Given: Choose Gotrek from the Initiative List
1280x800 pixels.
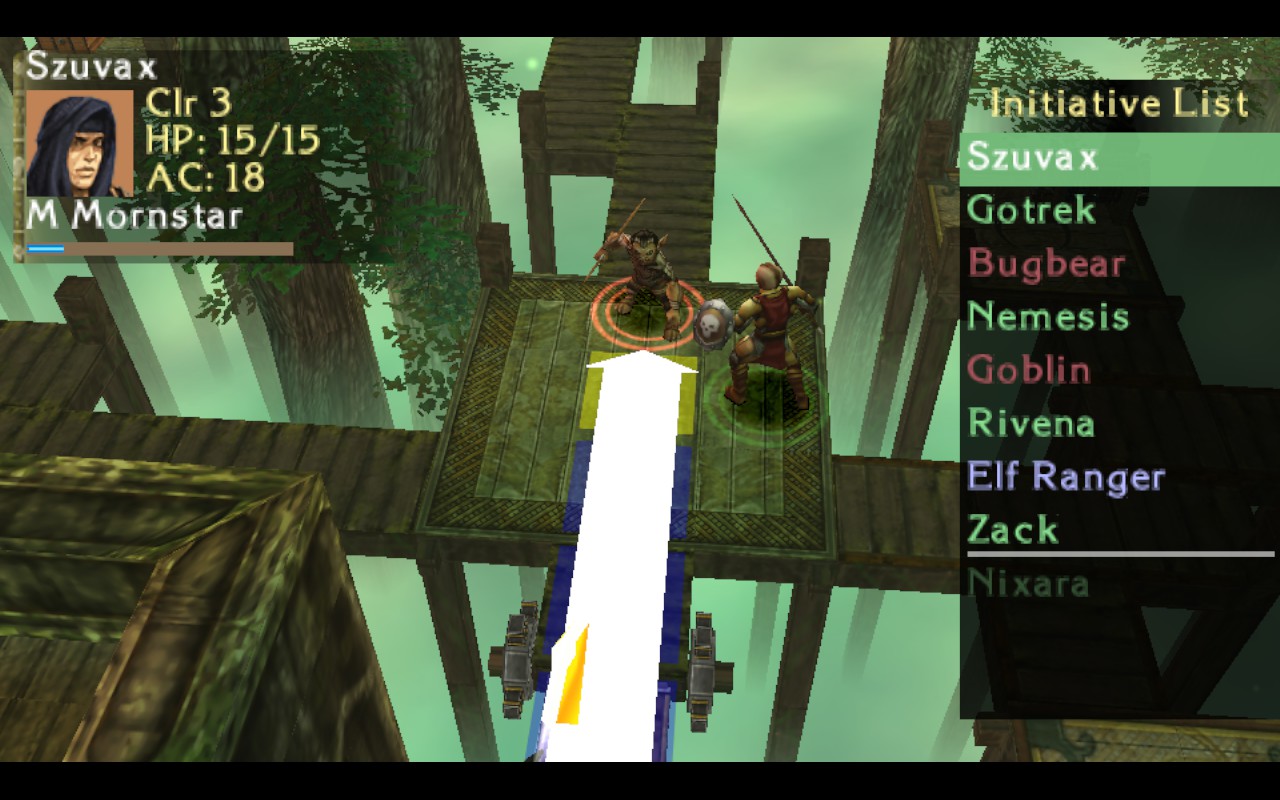Looking at the screenshot, I should [x=1017, y=211].
